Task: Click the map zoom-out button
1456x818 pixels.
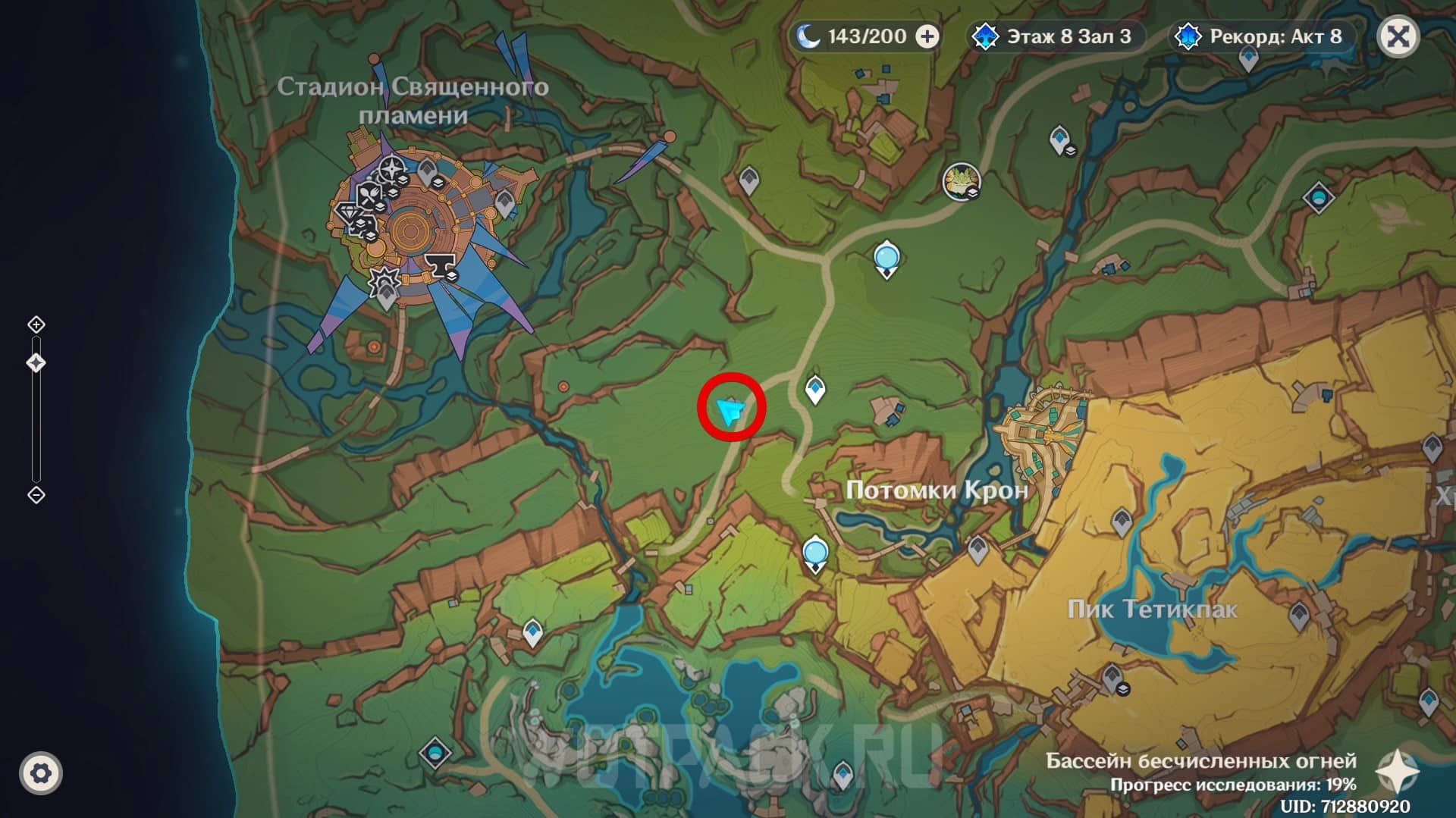Action: 36,495
